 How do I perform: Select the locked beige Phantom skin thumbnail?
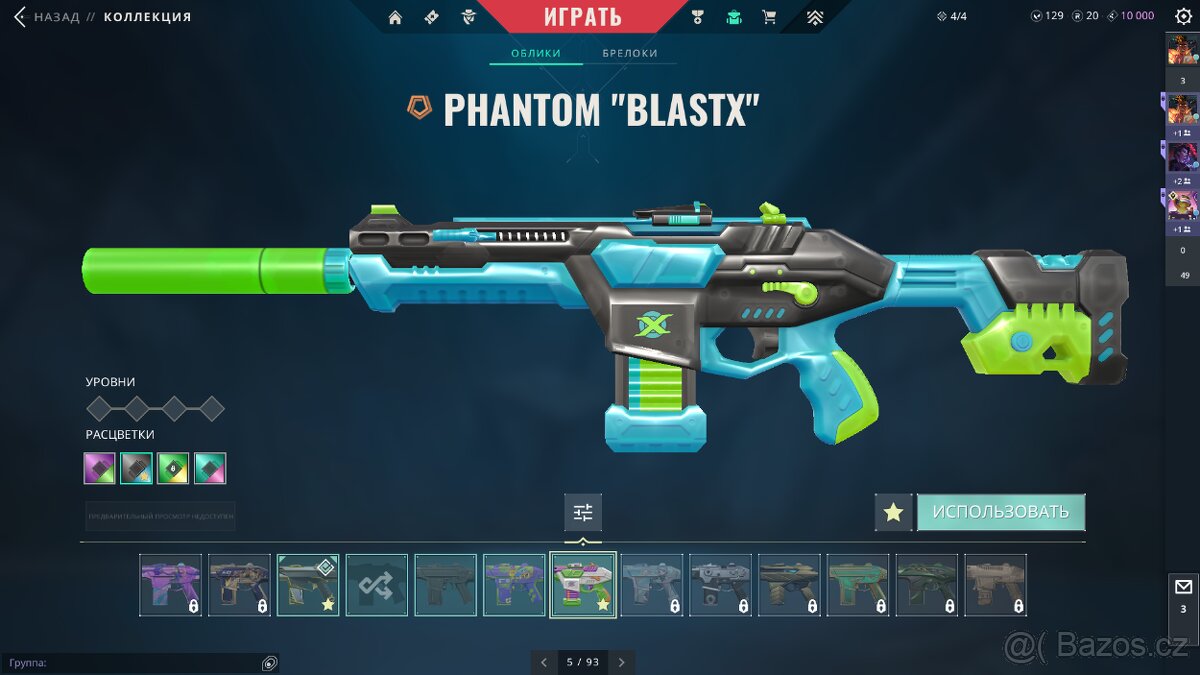[995, 585]
